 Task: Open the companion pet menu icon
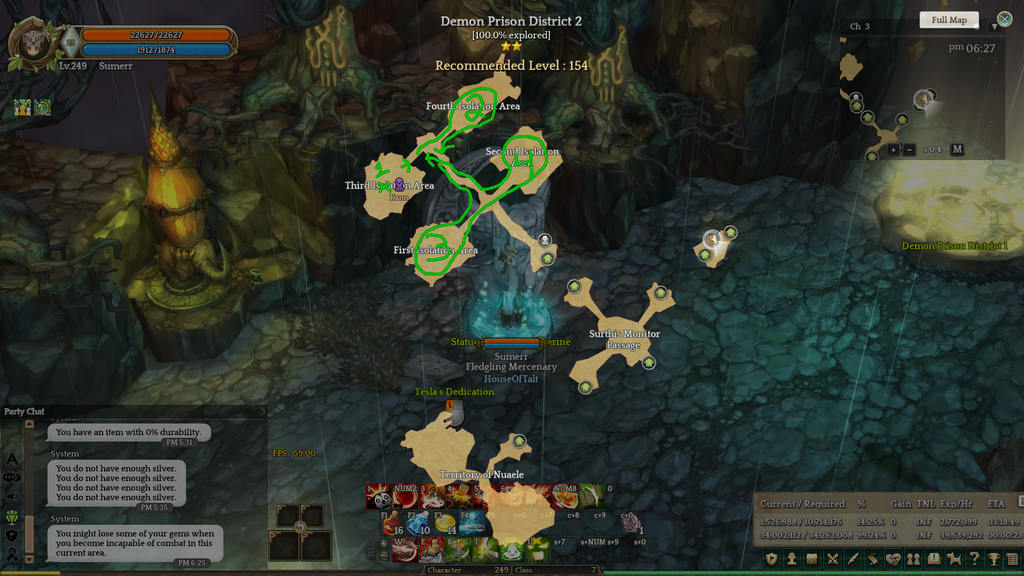coord(954,559)
